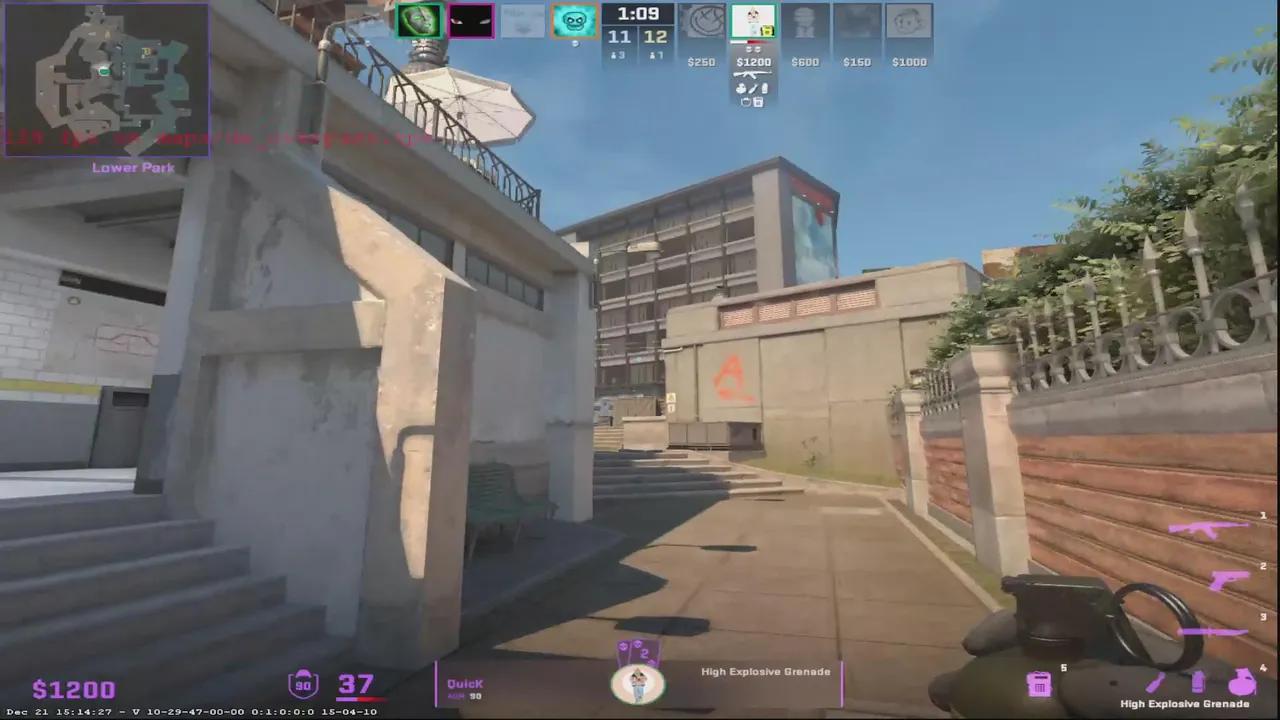Click the High Explosive Grenade label banner
1280x720 pixels.
coord(765,671)
